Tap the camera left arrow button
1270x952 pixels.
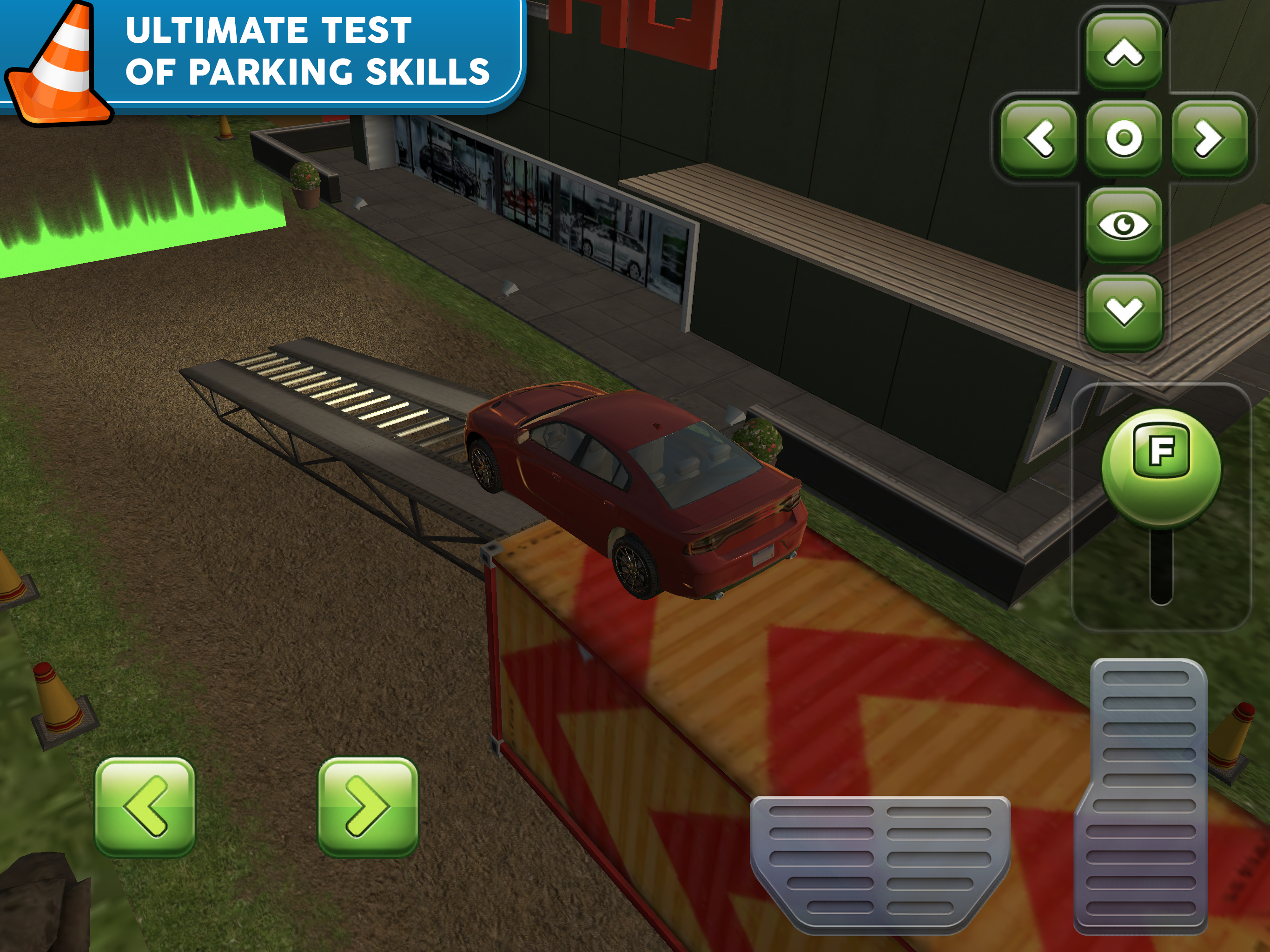tap(1038, 139)
